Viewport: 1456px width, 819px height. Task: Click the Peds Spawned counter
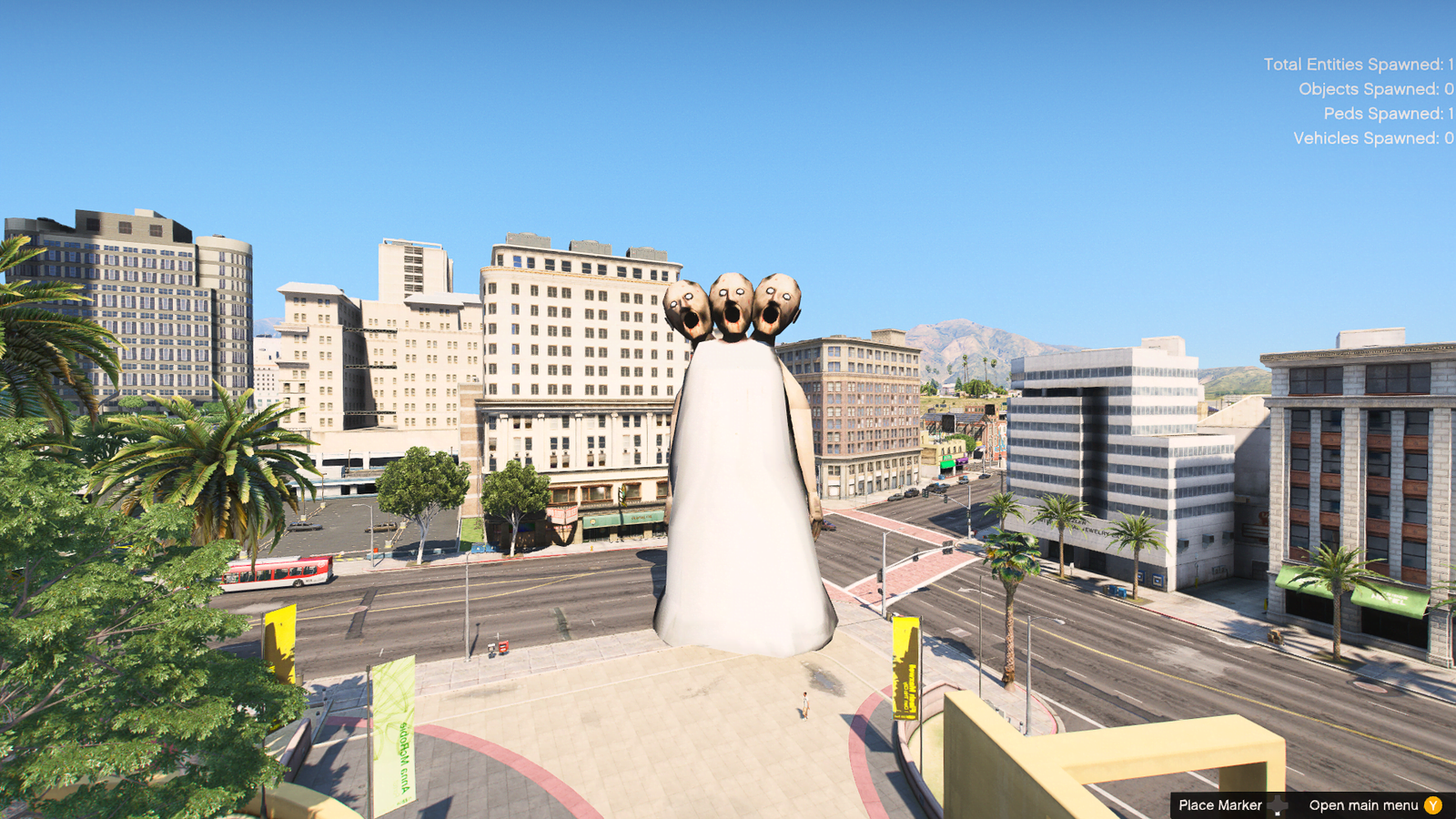pos(1384,115)
